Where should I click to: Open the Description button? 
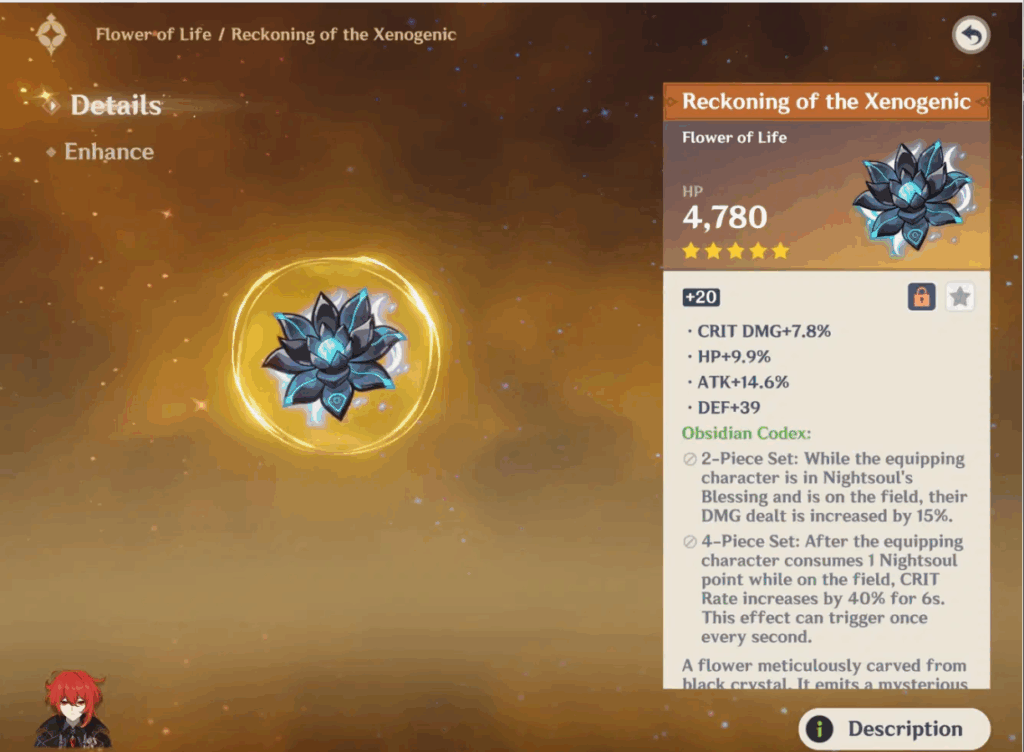893,729
